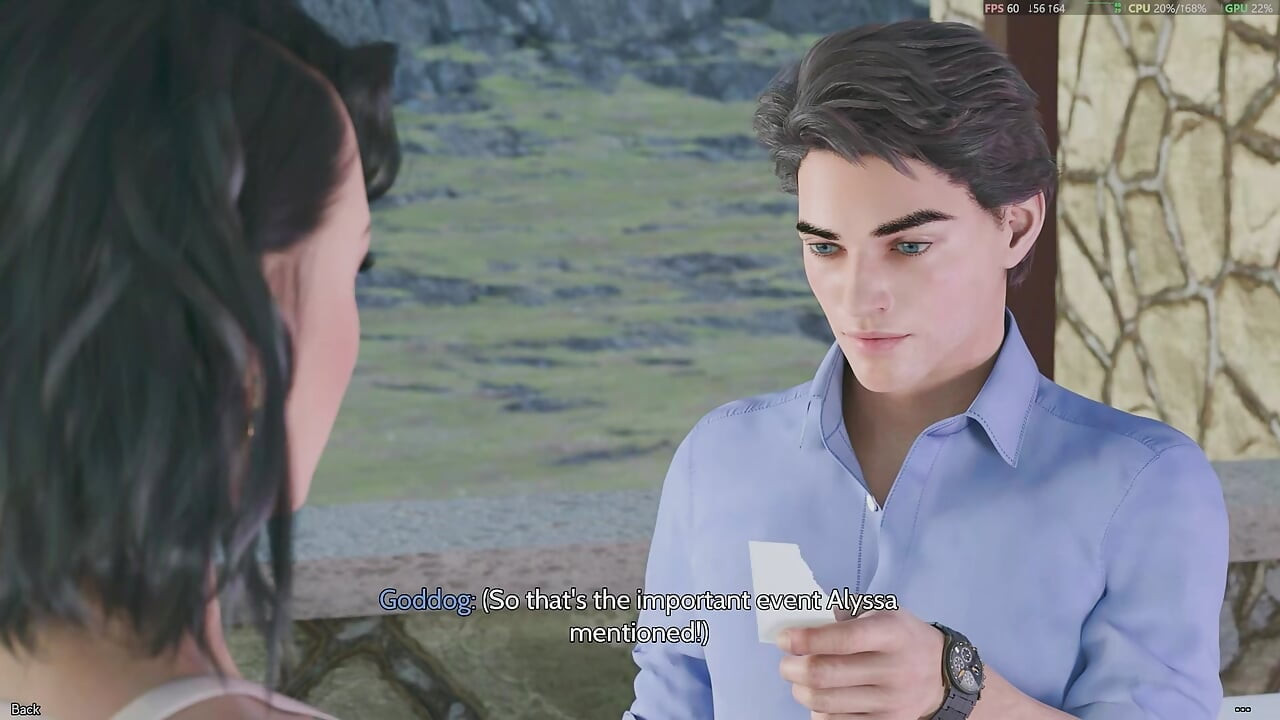Click the second line reading mentioned!
This screenshot has width=1280, height=720.
click(x=640, y=633)
